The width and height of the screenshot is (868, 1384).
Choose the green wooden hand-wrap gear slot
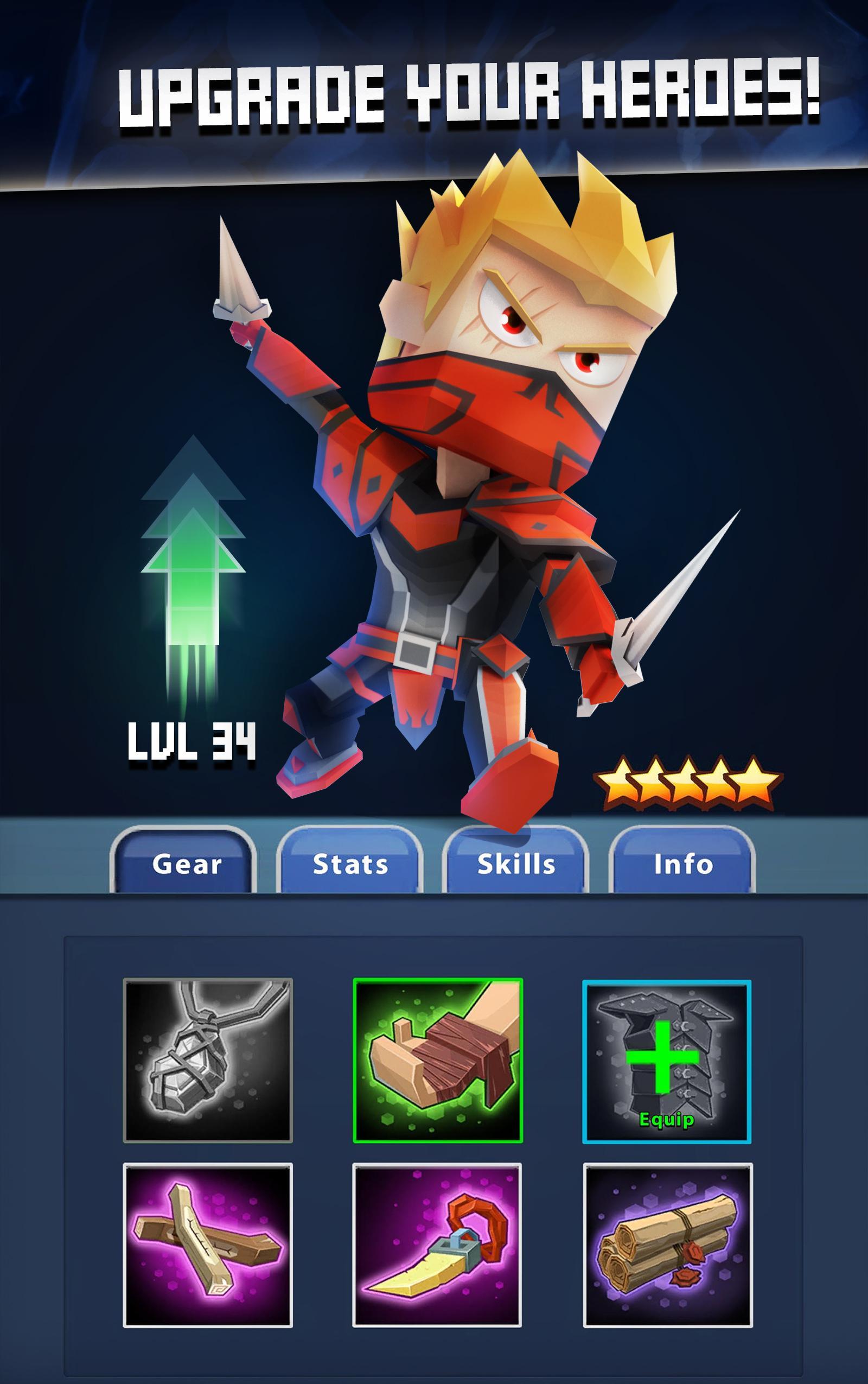point(437,1061)
